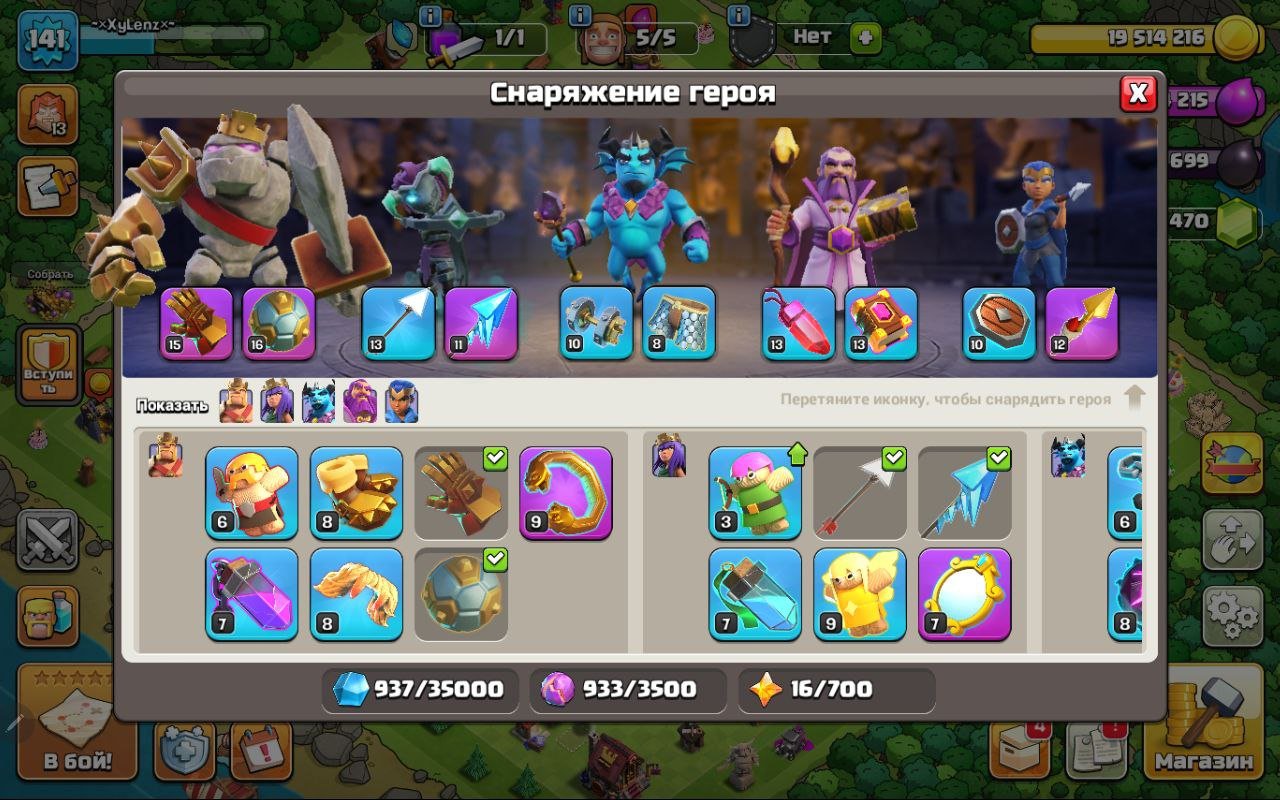The width and height of the screenshot is (1280, 800).
Task: Select the Healer Puppet in Queen's inventory
Action: [x=858, y=595]
